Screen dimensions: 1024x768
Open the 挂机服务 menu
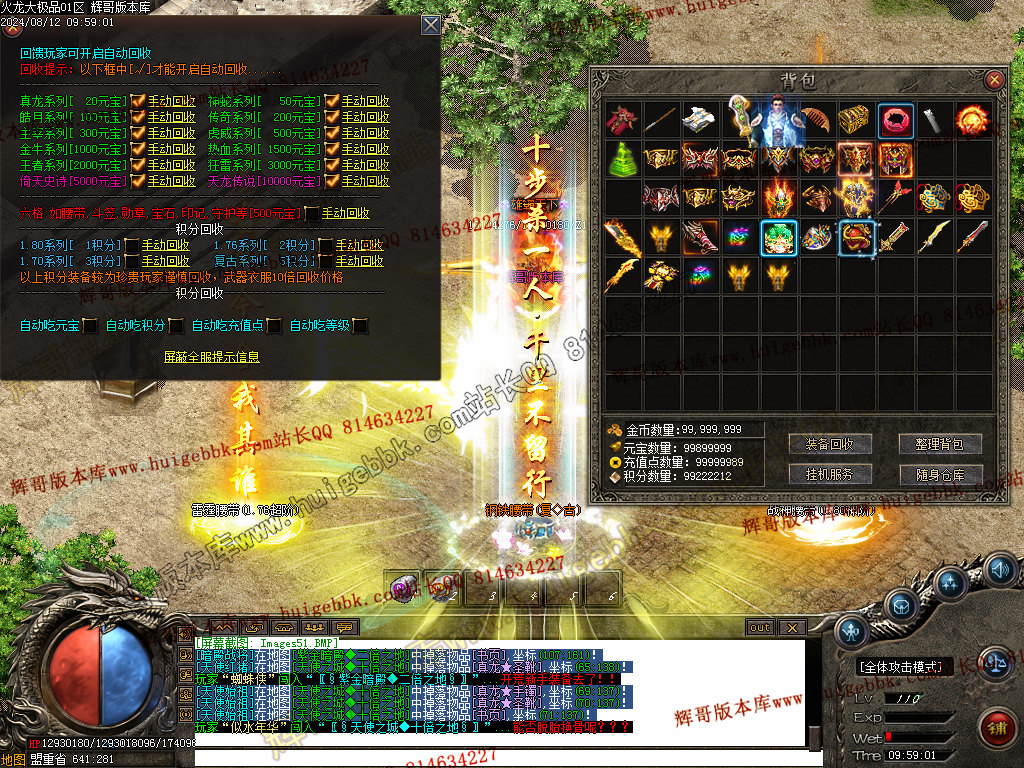[x=829, y=474]
